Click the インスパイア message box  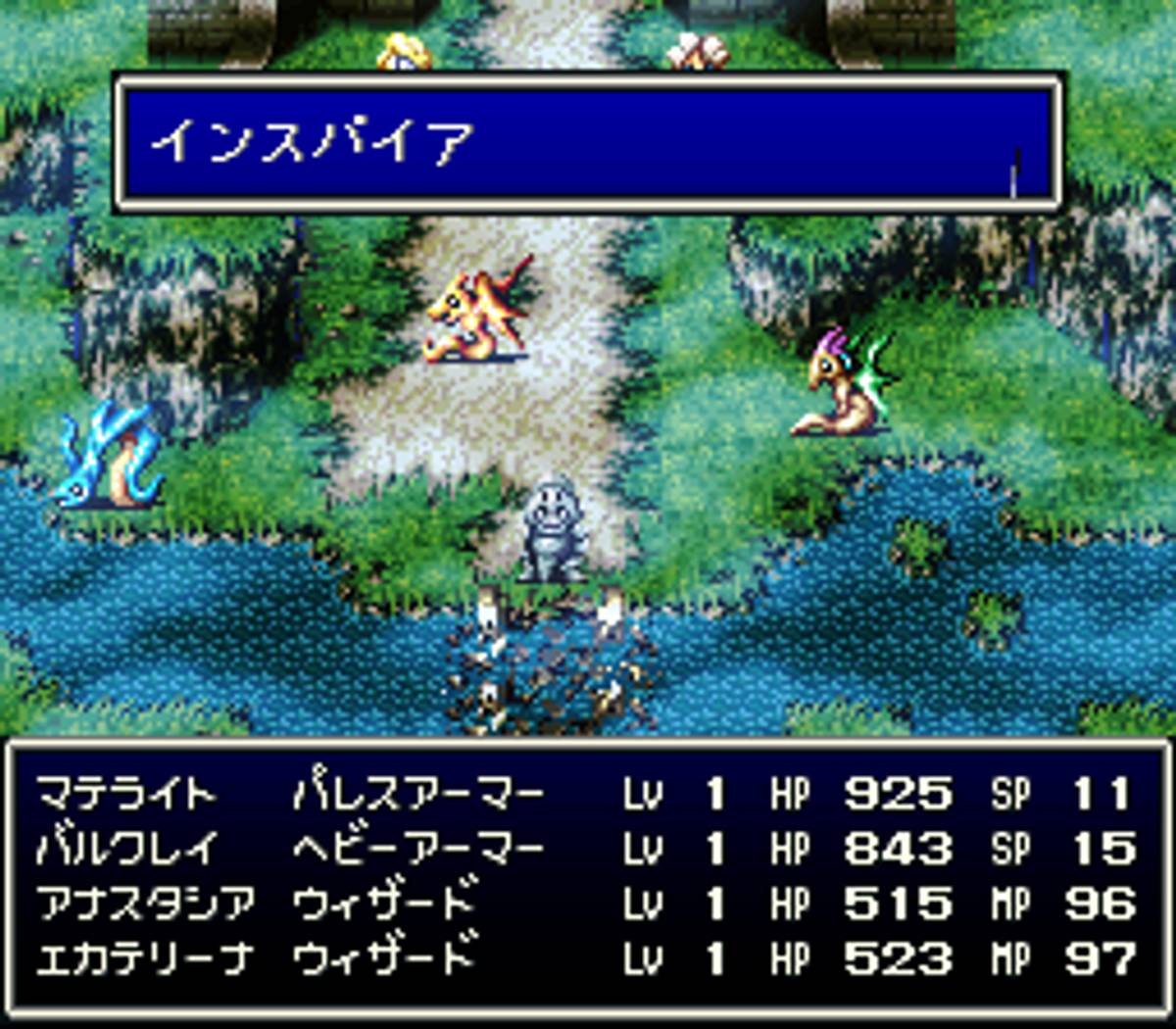[588, 143]
